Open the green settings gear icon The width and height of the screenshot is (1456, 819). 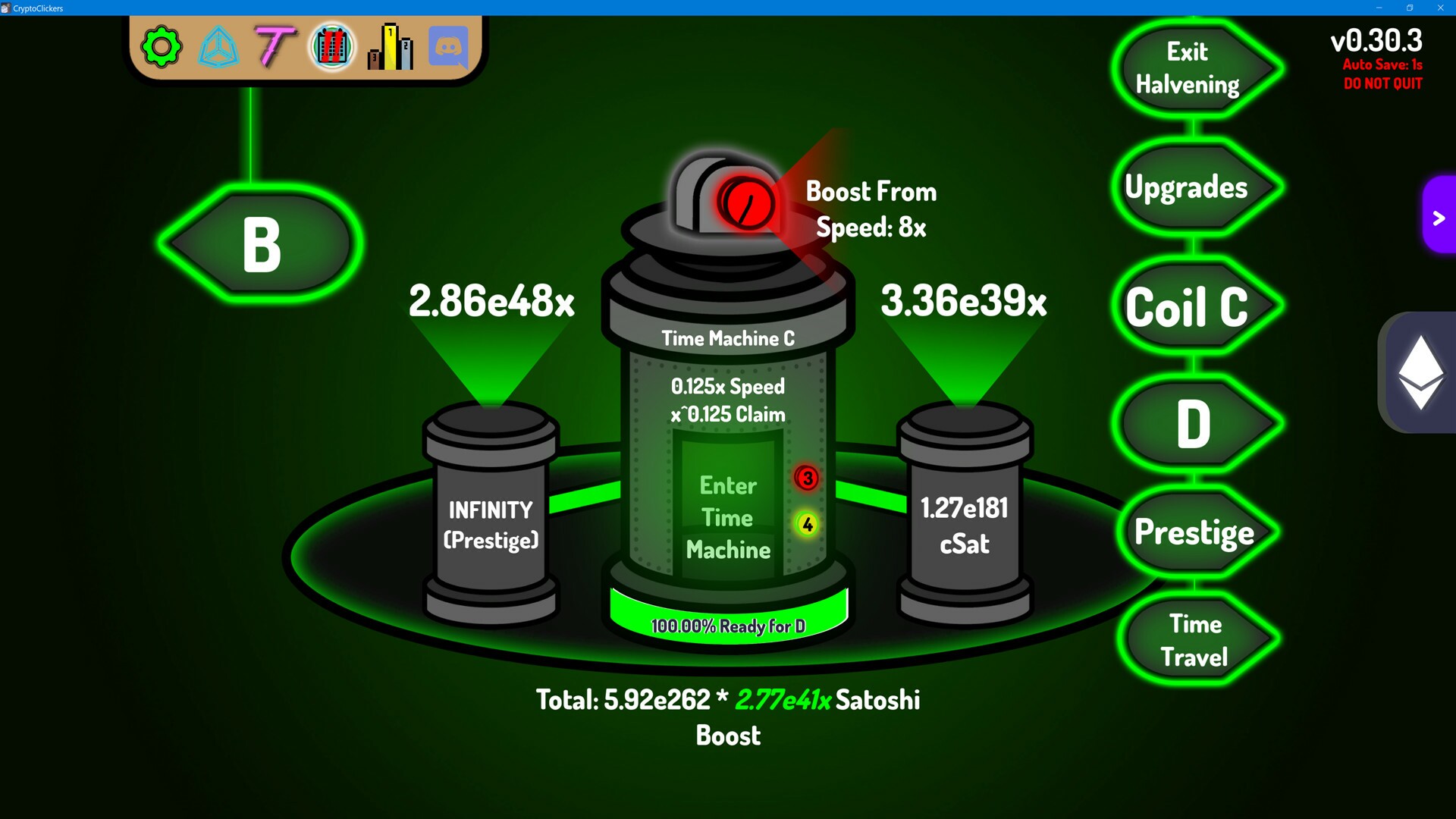coord(162,47)
